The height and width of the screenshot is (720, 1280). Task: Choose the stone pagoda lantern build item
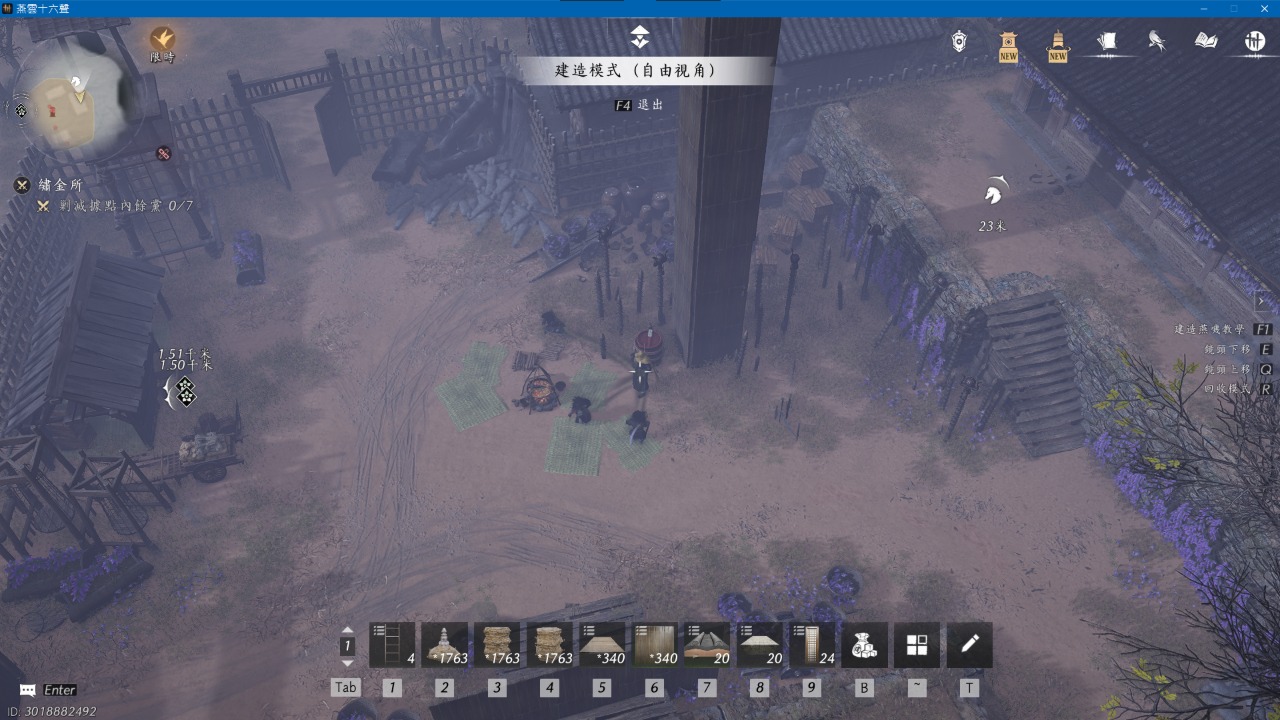click(445, 645)
